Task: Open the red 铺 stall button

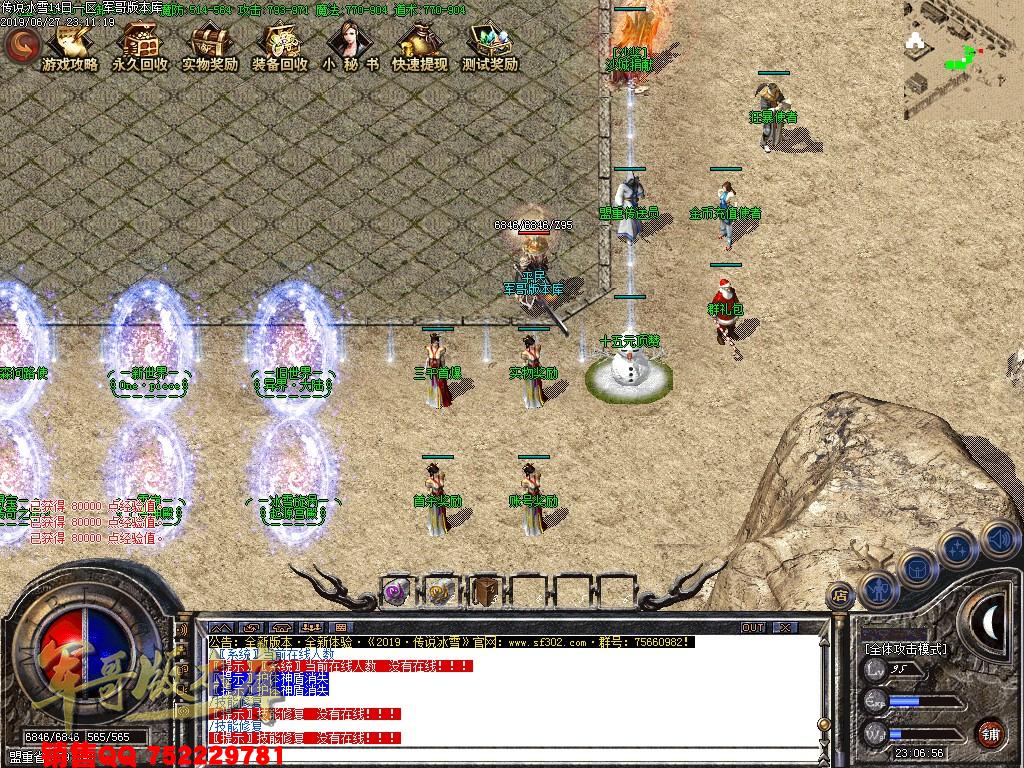Action: [990, 733]
